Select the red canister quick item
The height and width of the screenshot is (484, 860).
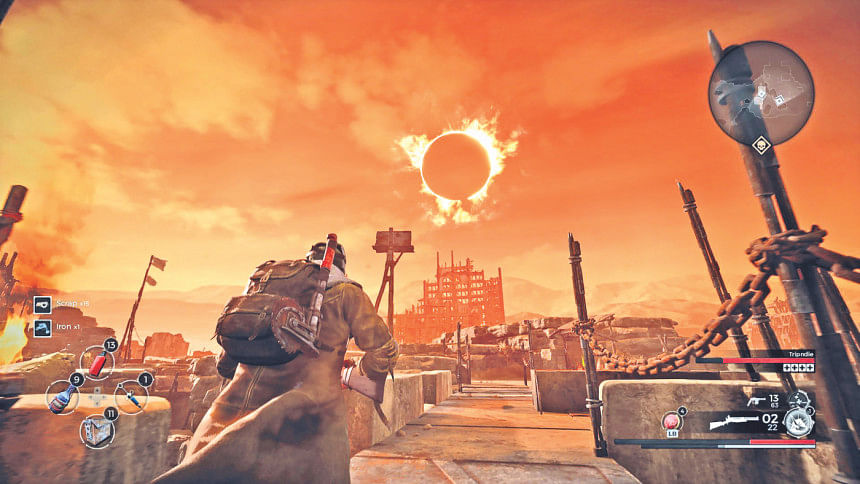point(98,362)
